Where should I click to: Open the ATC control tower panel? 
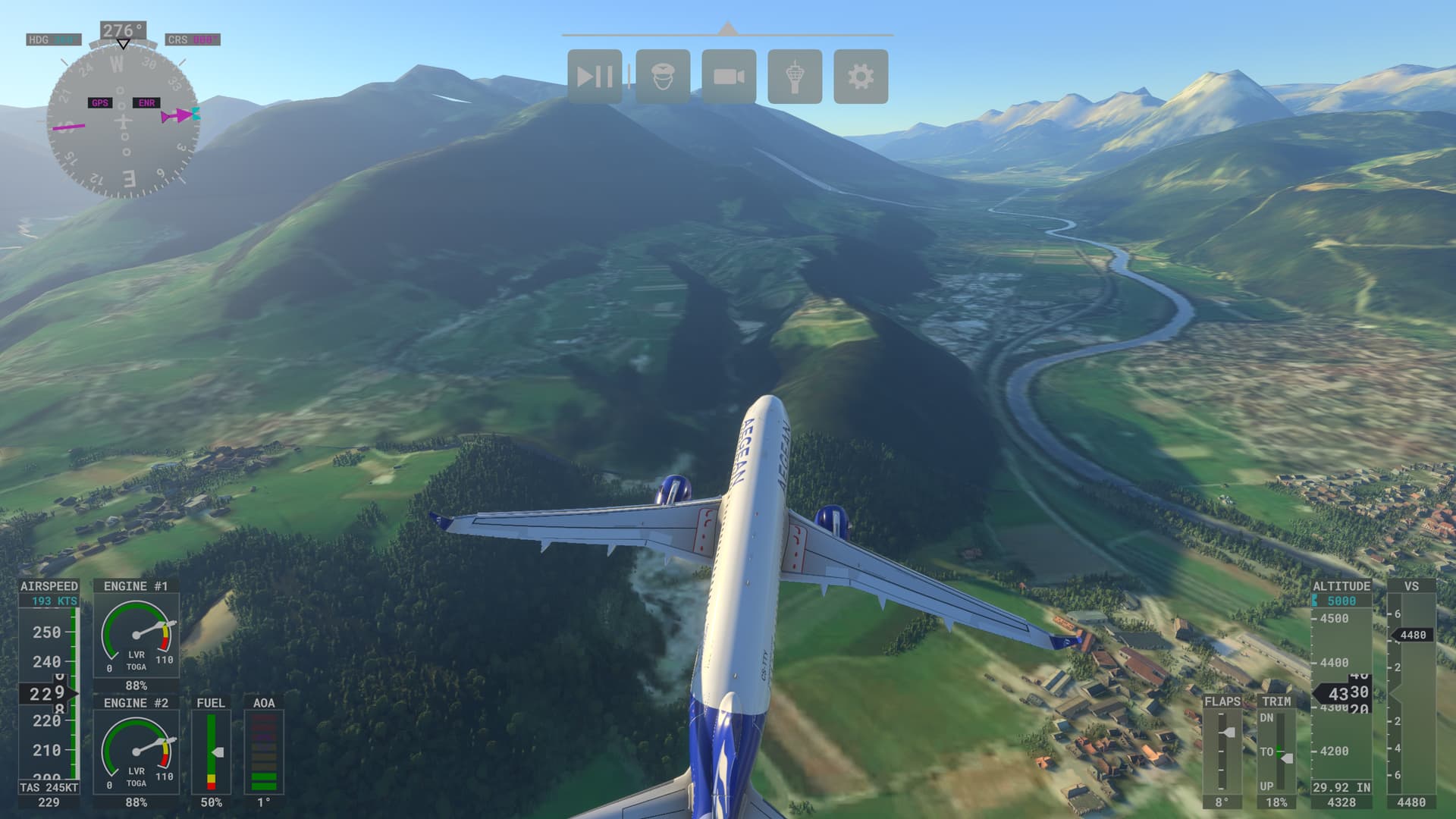pos(795,77)
